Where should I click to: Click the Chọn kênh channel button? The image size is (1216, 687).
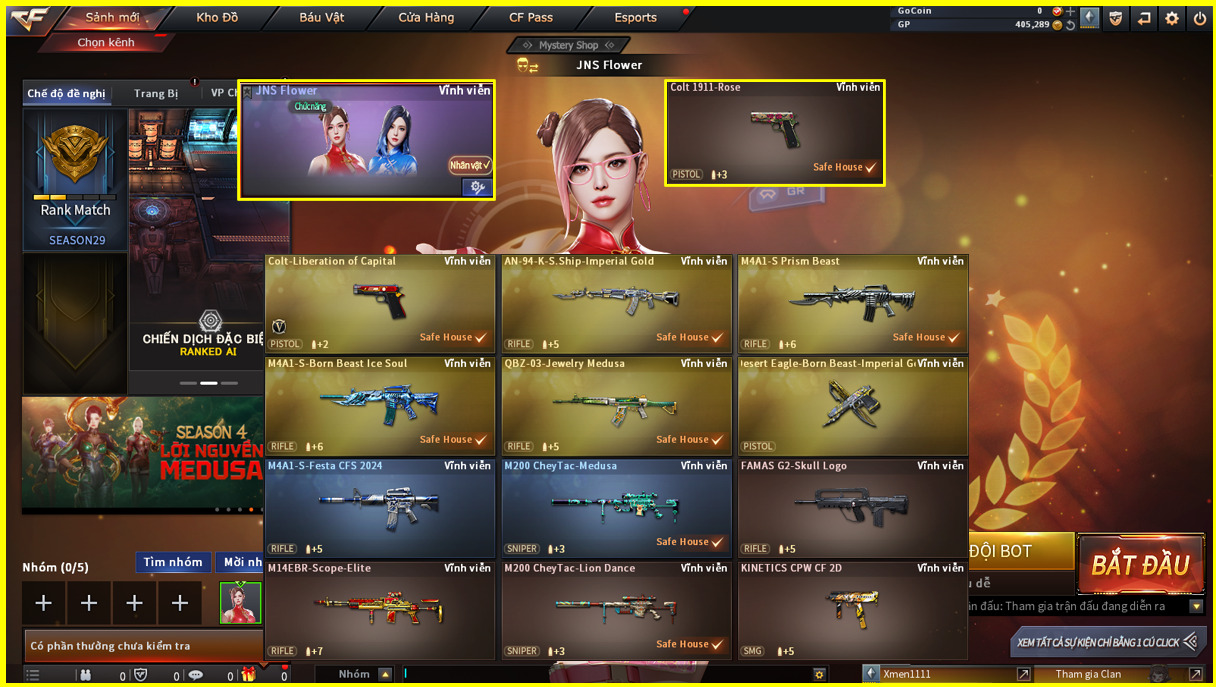[x=106, y=43]
